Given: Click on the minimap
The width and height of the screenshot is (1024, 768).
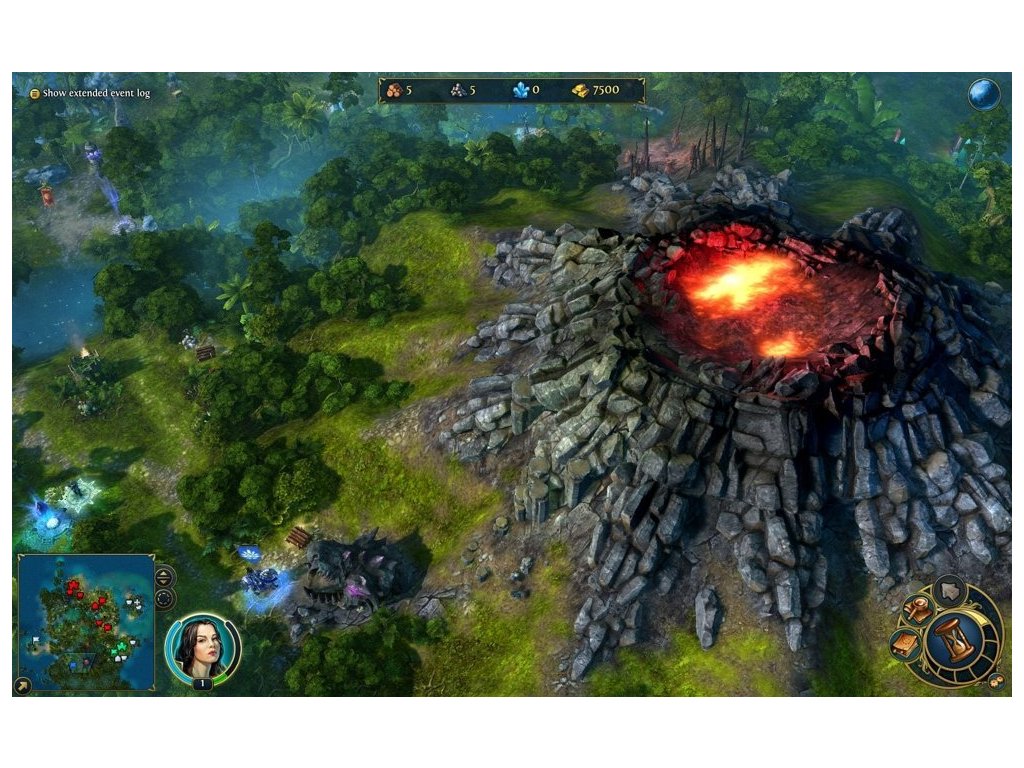Looking at the screenshot, I should (x=86, y=621).
